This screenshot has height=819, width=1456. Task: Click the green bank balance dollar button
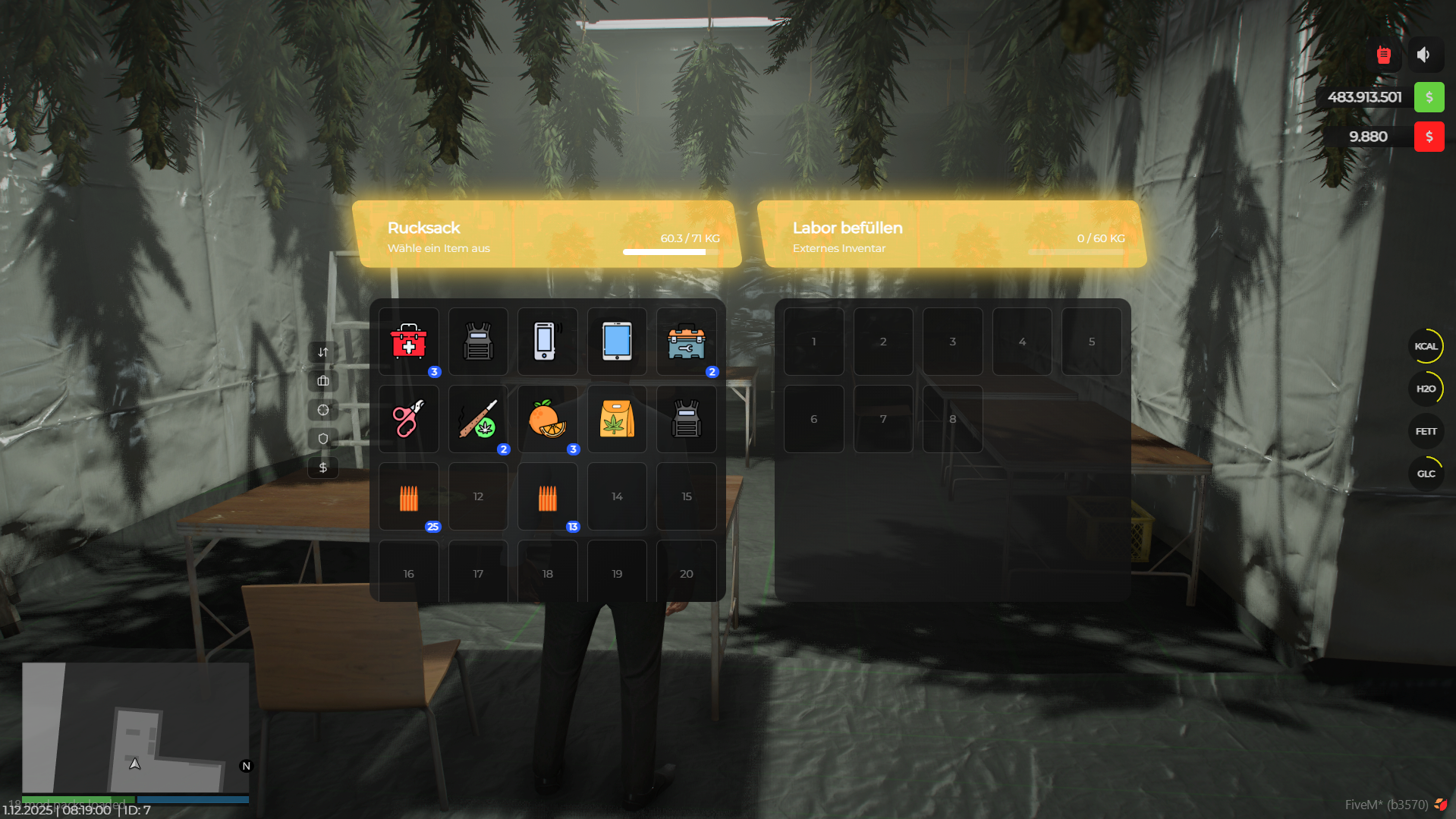tap(1429, 97)
